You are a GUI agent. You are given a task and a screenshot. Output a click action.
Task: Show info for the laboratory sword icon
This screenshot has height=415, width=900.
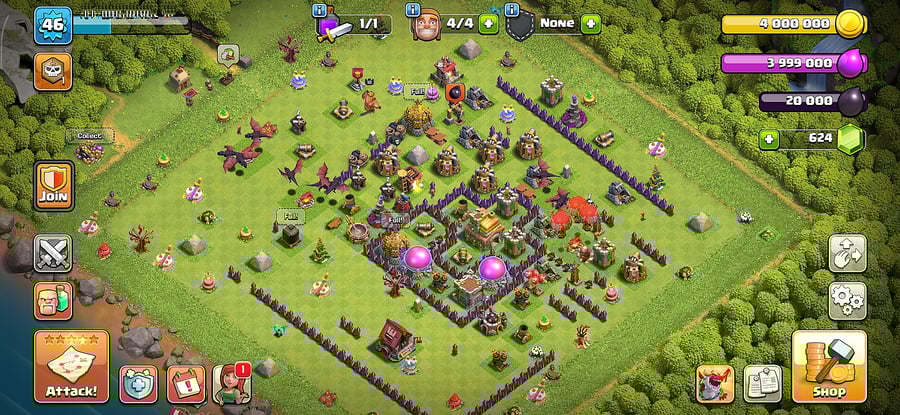click(319, 11)
